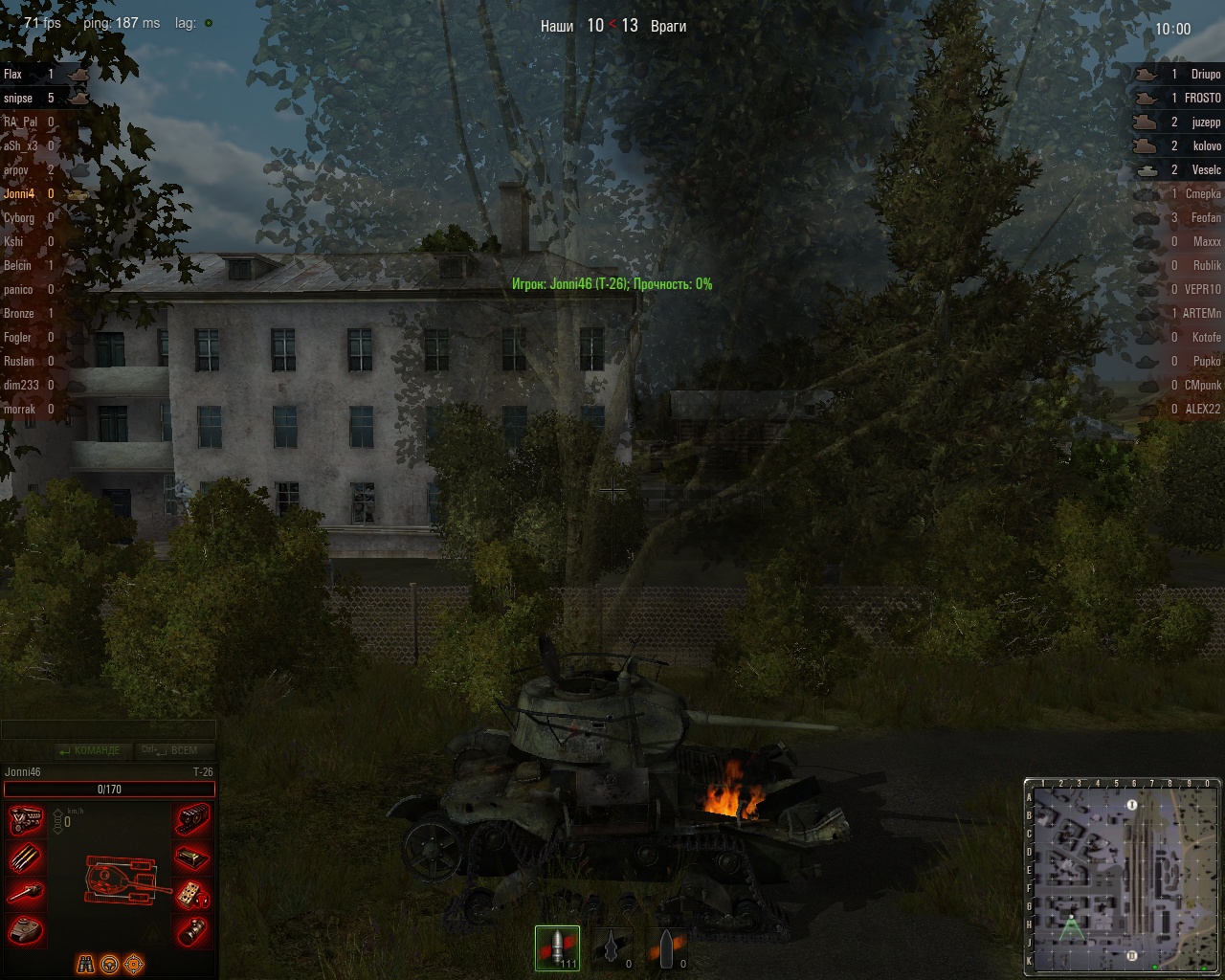1225x980 pixels.
Task: Choose the ВСЕМ all-chat button
Action: [x=174, y=750]
